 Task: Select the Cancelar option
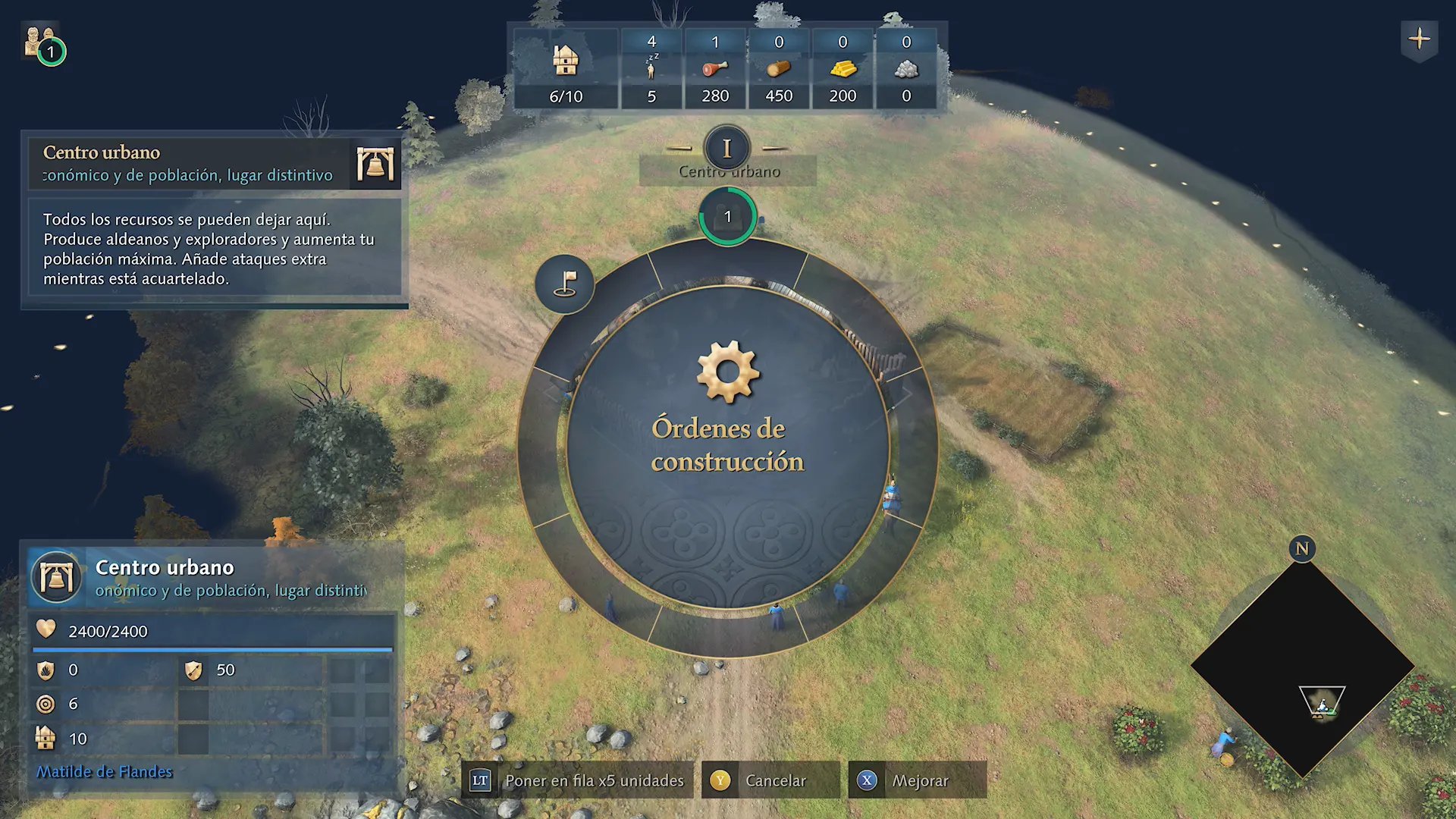tap(771, 780)
